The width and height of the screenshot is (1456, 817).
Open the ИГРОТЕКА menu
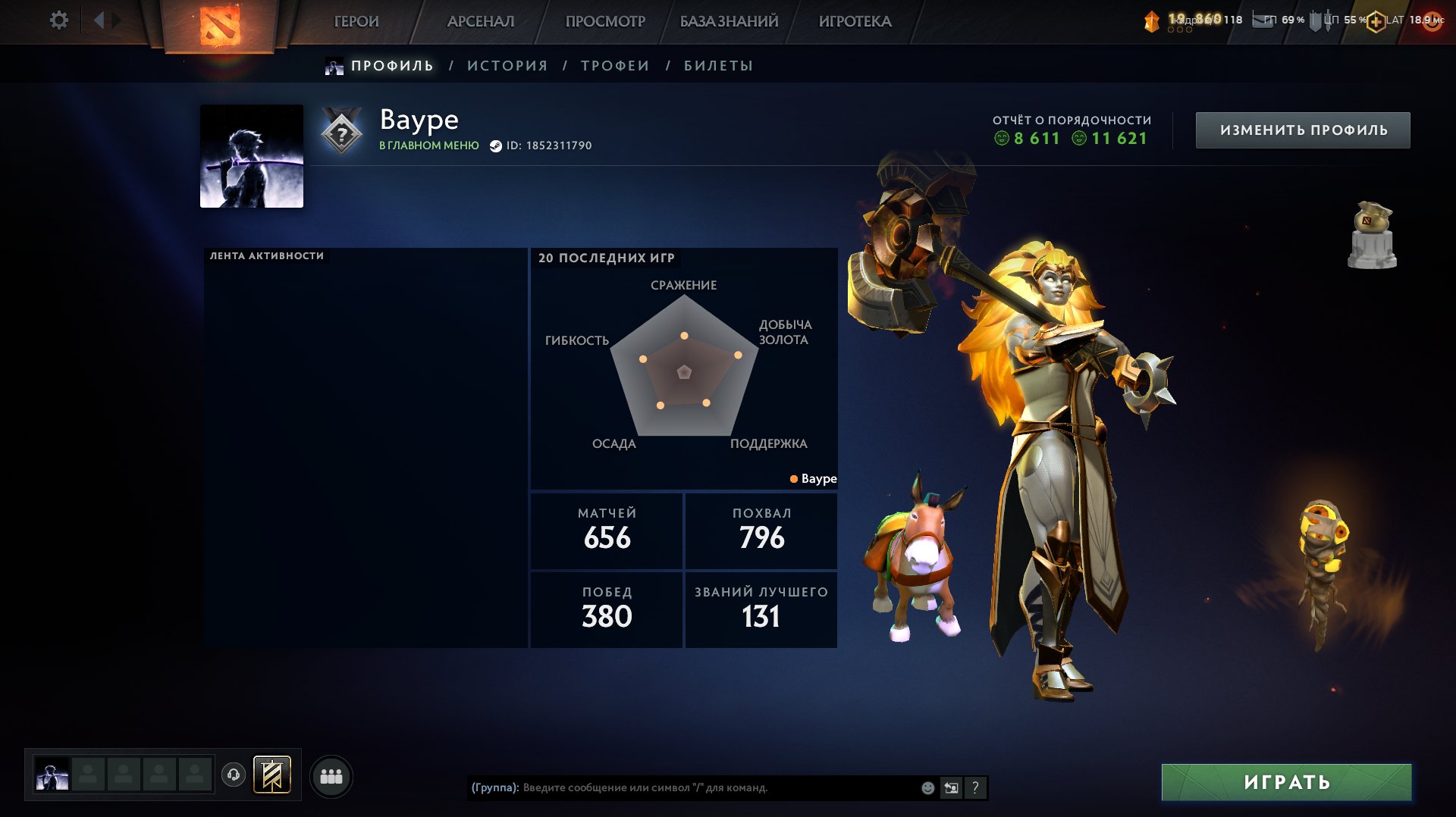pyautogui.click(x=855, y=21)
